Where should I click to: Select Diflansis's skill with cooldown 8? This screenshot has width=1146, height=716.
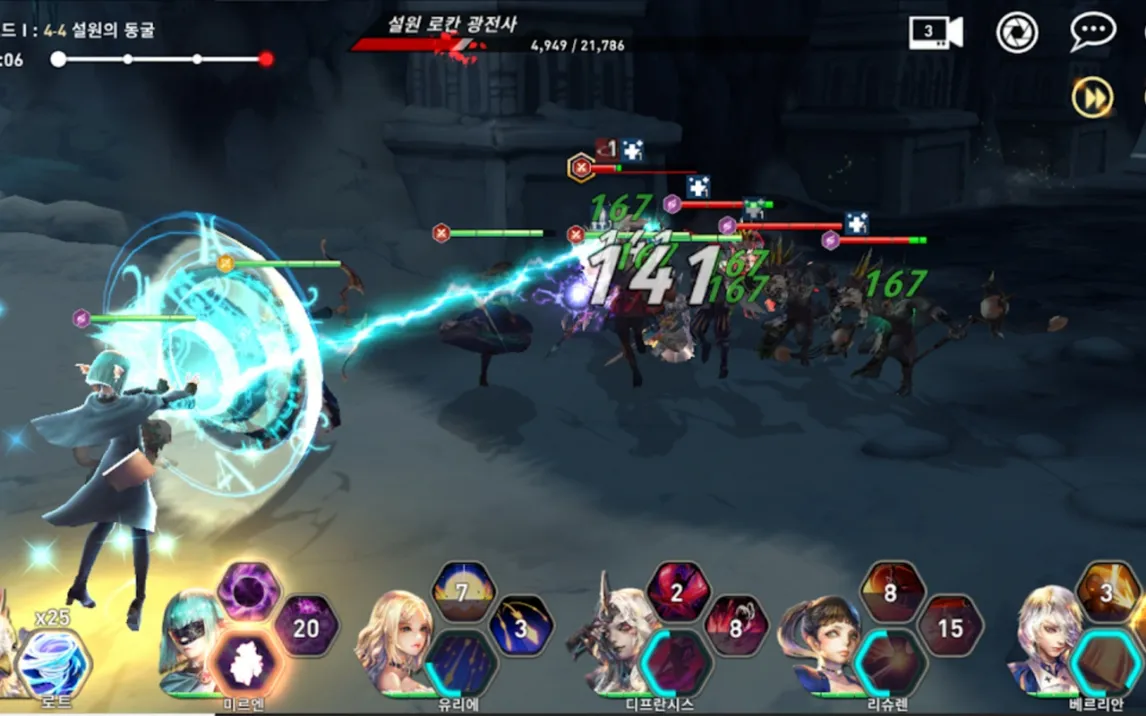736,627
